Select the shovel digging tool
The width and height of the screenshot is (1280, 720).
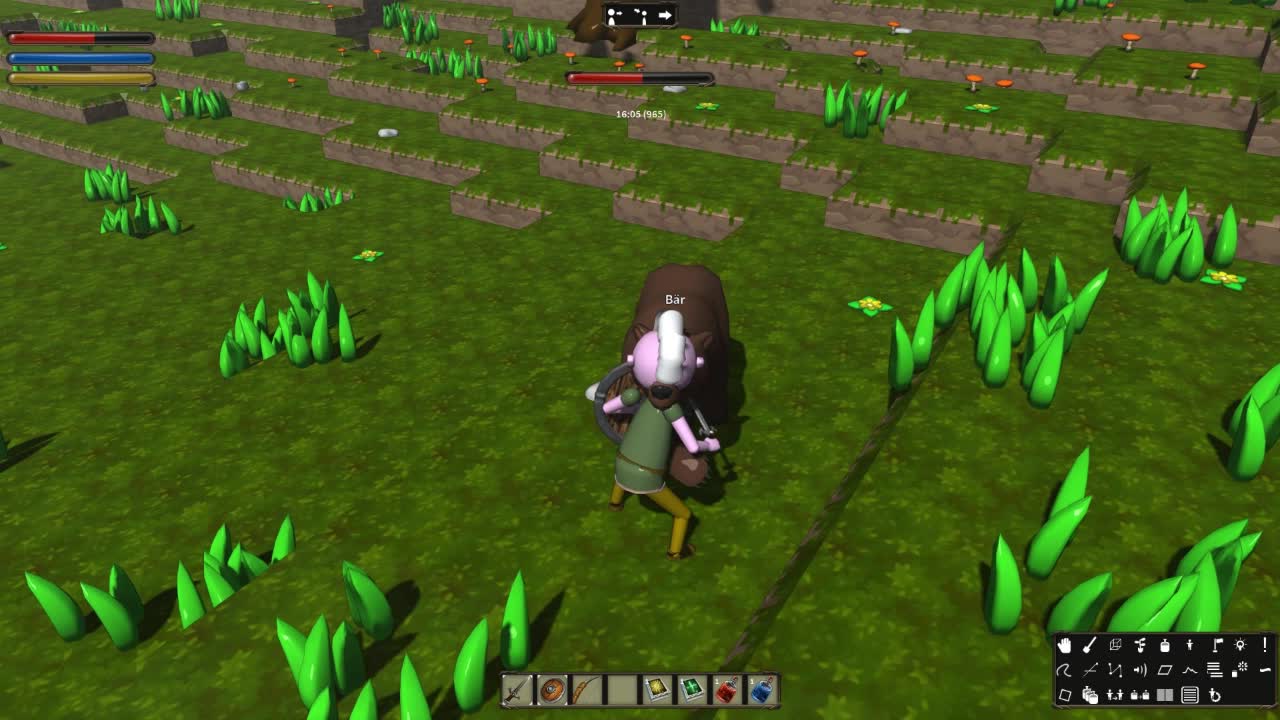[x=1089, y=645]
